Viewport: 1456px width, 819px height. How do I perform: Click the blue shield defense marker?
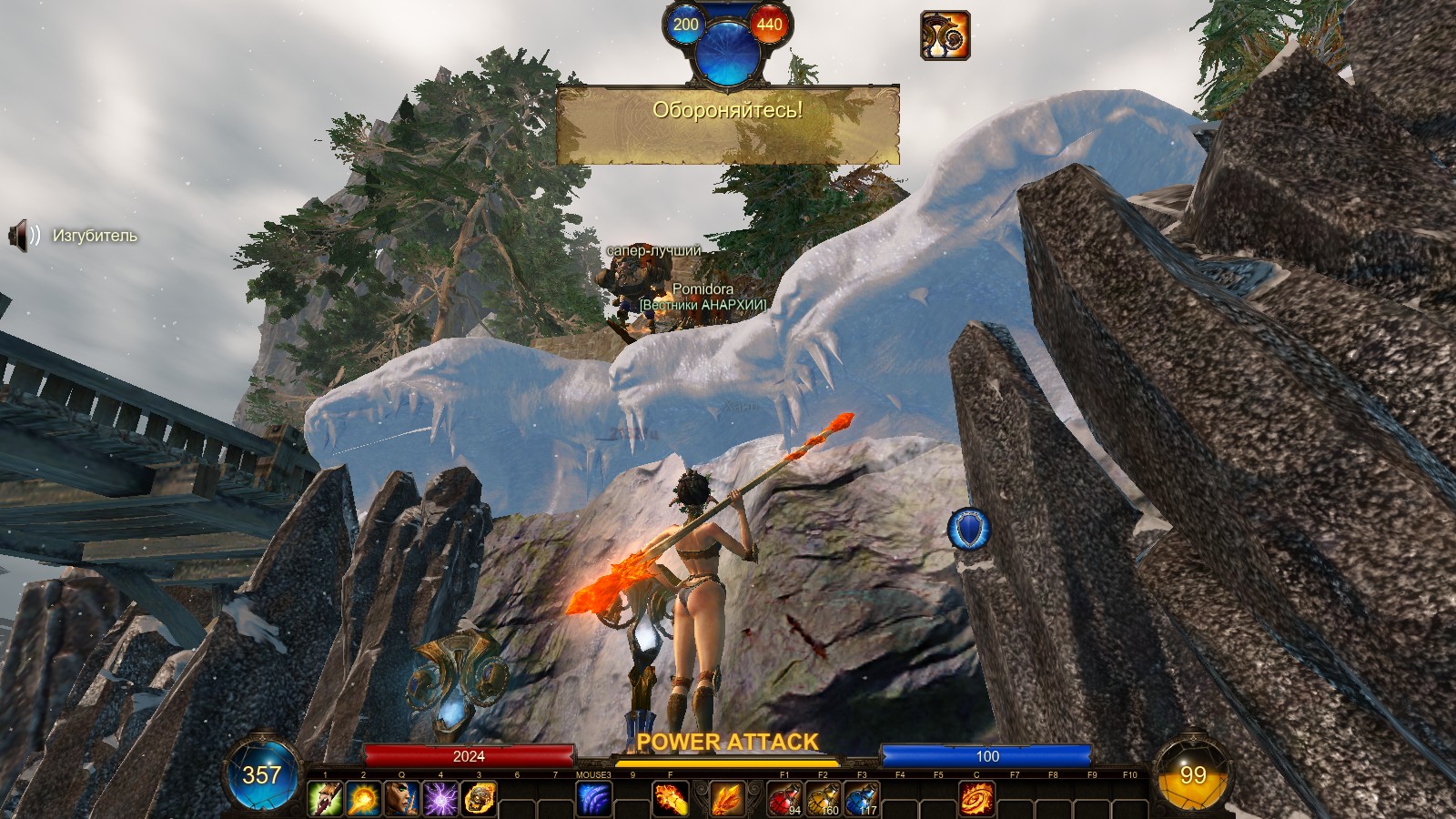click(968, 530)
